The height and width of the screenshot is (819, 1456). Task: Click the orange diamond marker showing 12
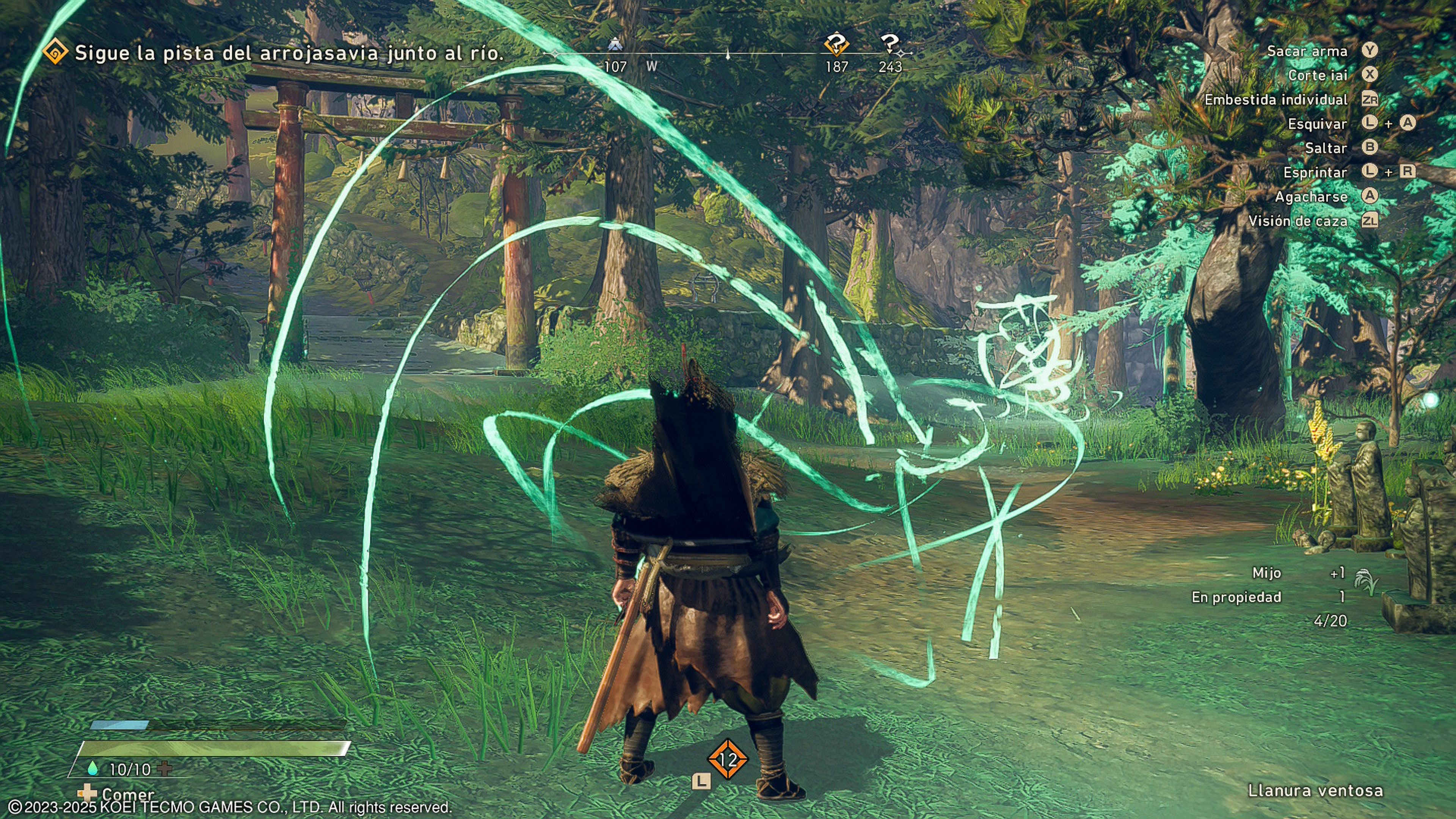(x=728, y=759)
